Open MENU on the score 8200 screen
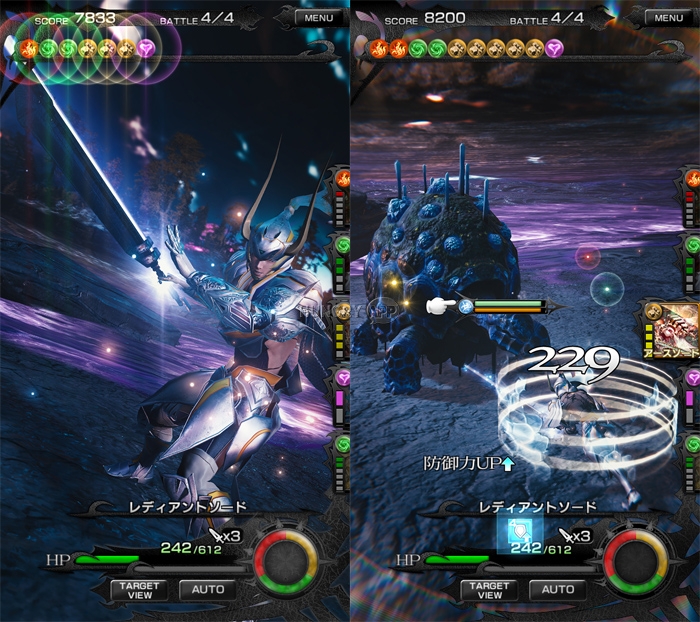 669,17
